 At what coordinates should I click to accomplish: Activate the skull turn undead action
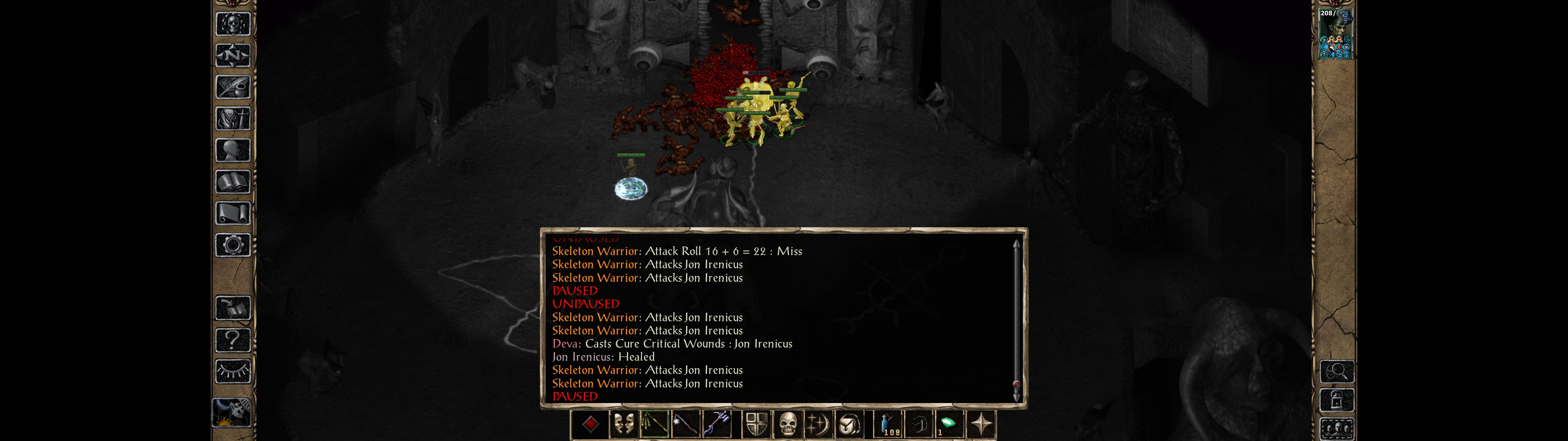788,424
